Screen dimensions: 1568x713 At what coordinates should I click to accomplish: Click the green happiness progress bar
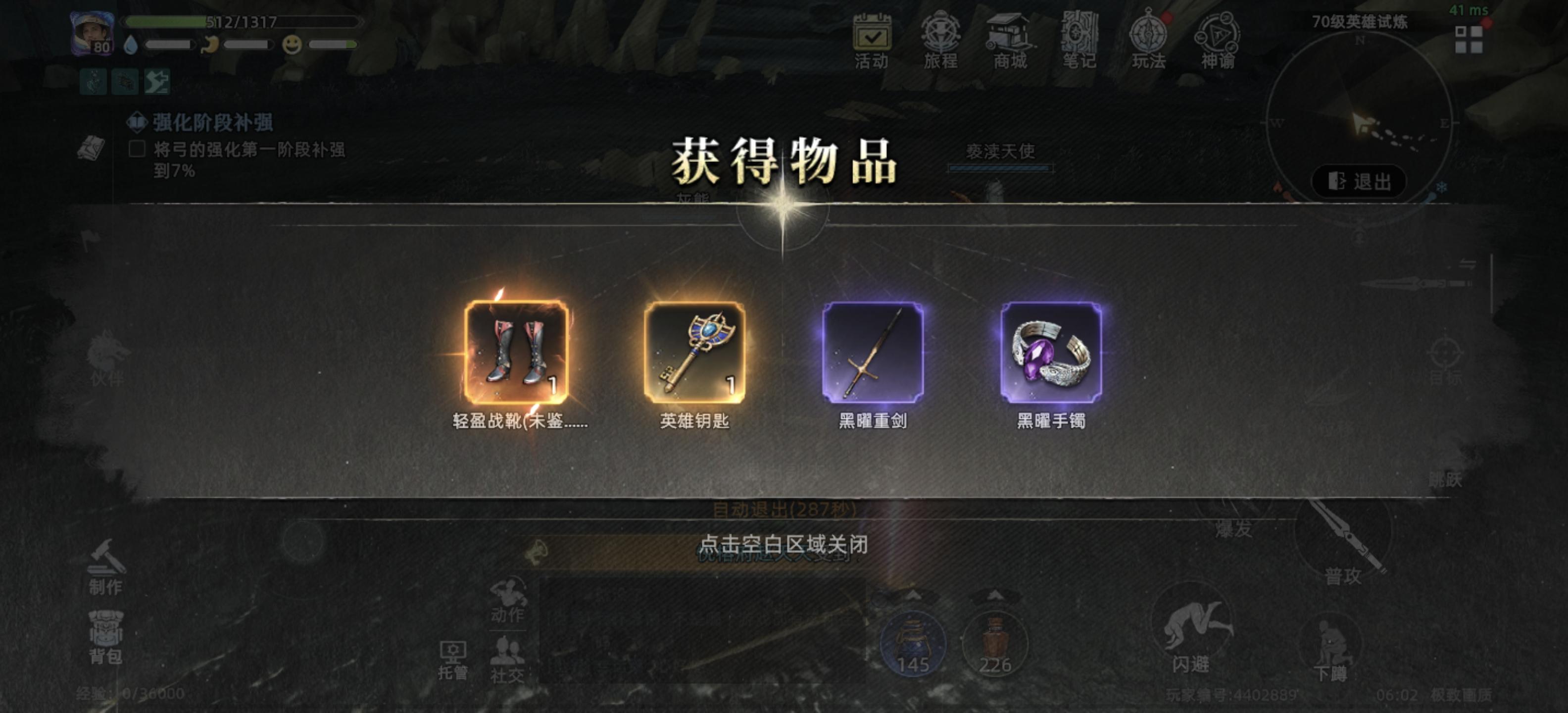332,45
